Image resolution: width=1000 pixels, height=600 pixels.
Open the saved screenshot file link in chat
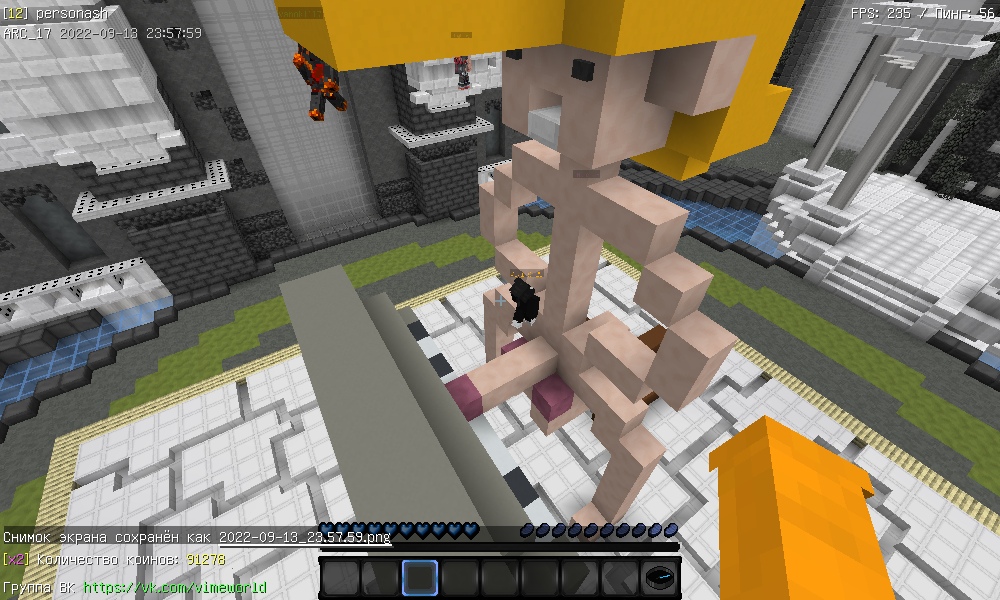pos(304,537)
